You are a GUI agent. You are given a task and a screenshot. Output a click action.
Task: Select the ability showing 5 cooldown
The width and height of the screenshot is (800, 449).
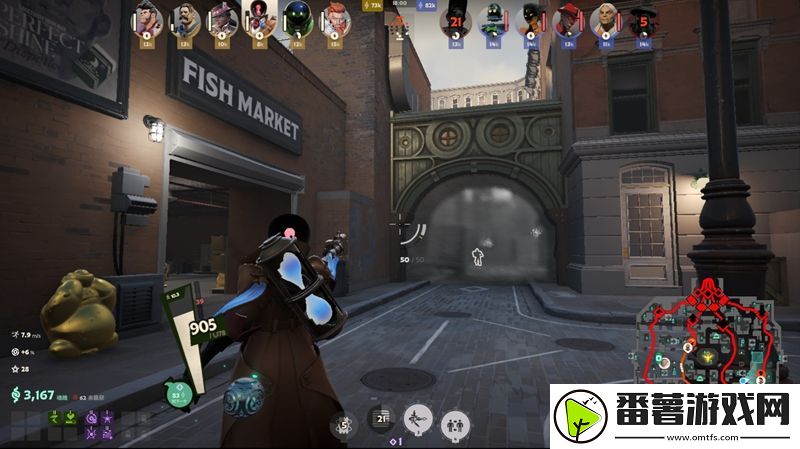[x=344, y=424]
